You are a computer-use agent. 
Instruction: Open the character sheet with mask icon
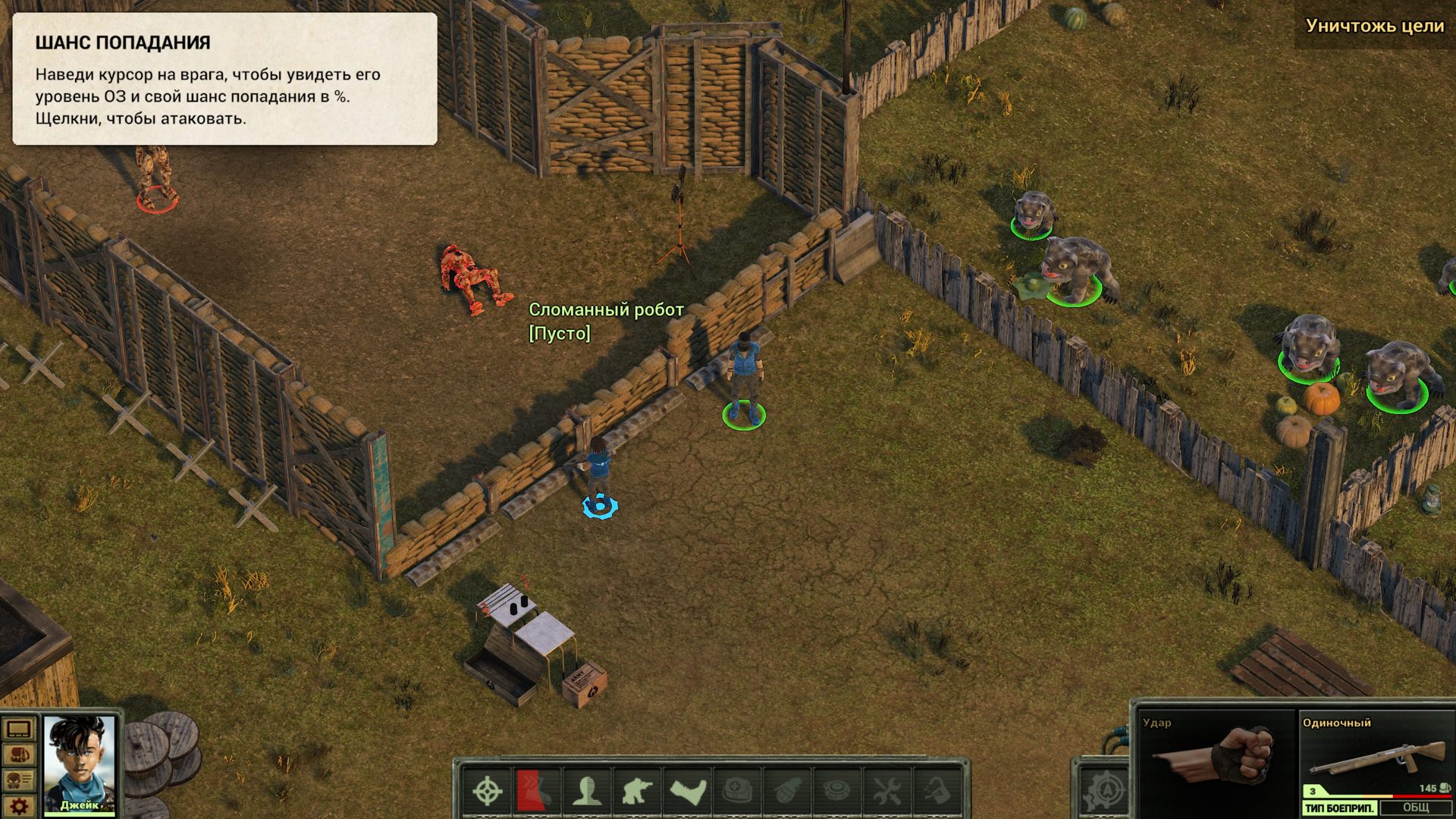tap(18, 780)
